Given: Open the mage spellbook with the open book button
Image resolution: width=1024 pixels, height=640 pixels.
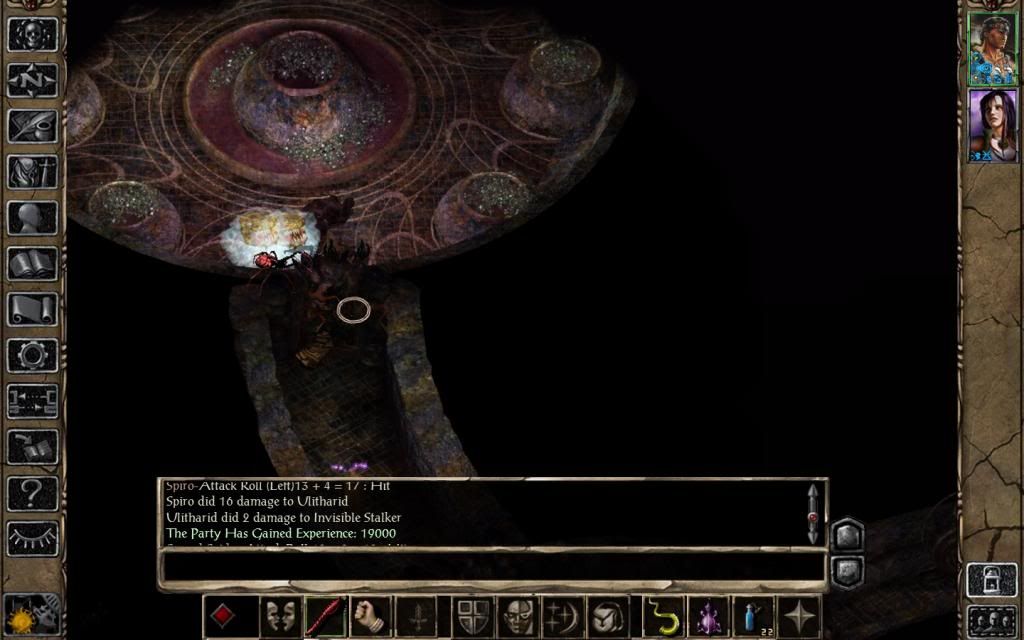Looking at the screenshot, I should click(x=32, y=264).
